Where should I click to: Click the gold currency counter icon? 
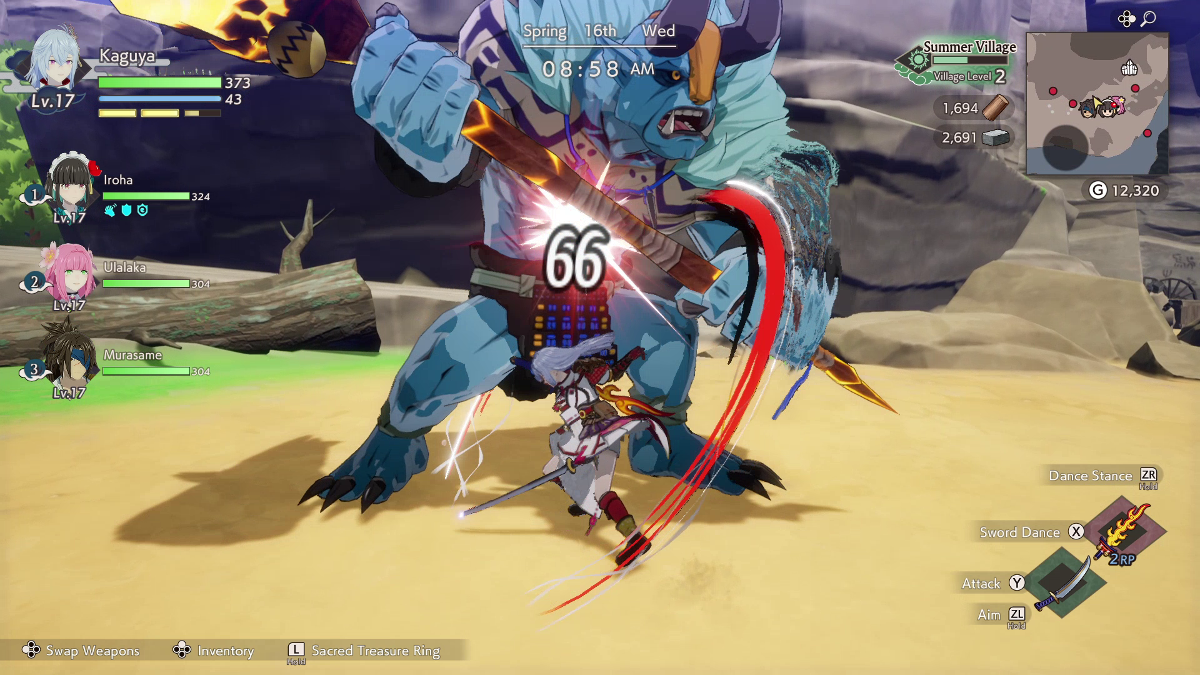click(1098, 190)
